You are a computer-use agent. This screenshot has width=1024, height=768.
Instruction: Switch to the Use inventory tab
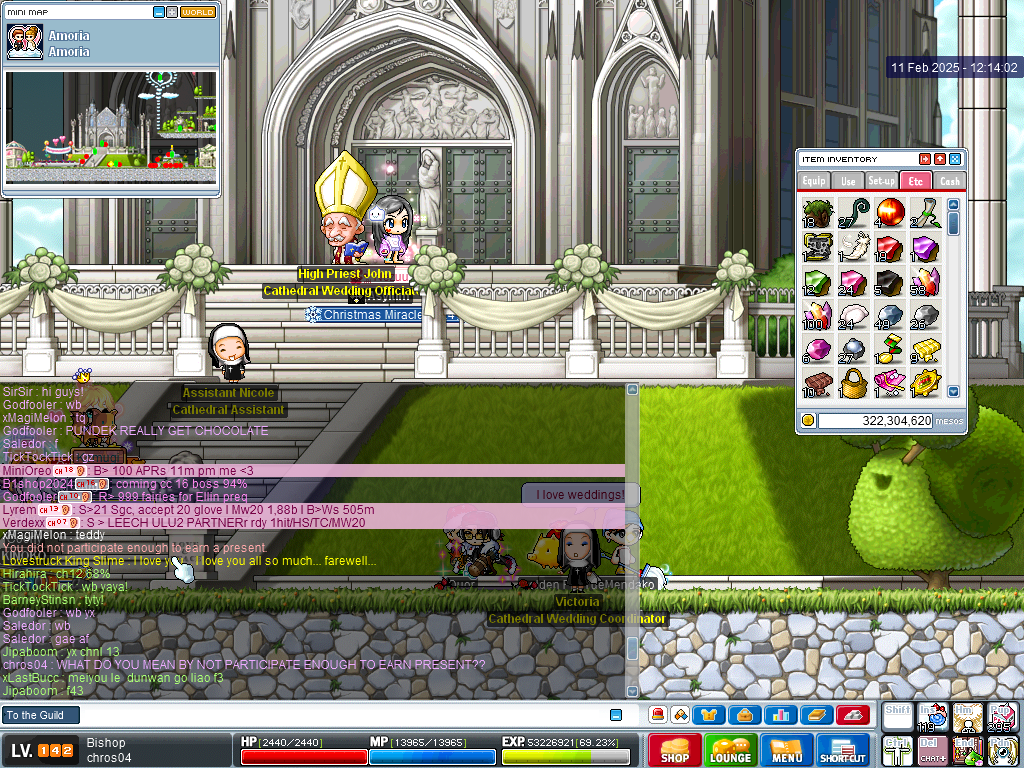tap(848, 181)
